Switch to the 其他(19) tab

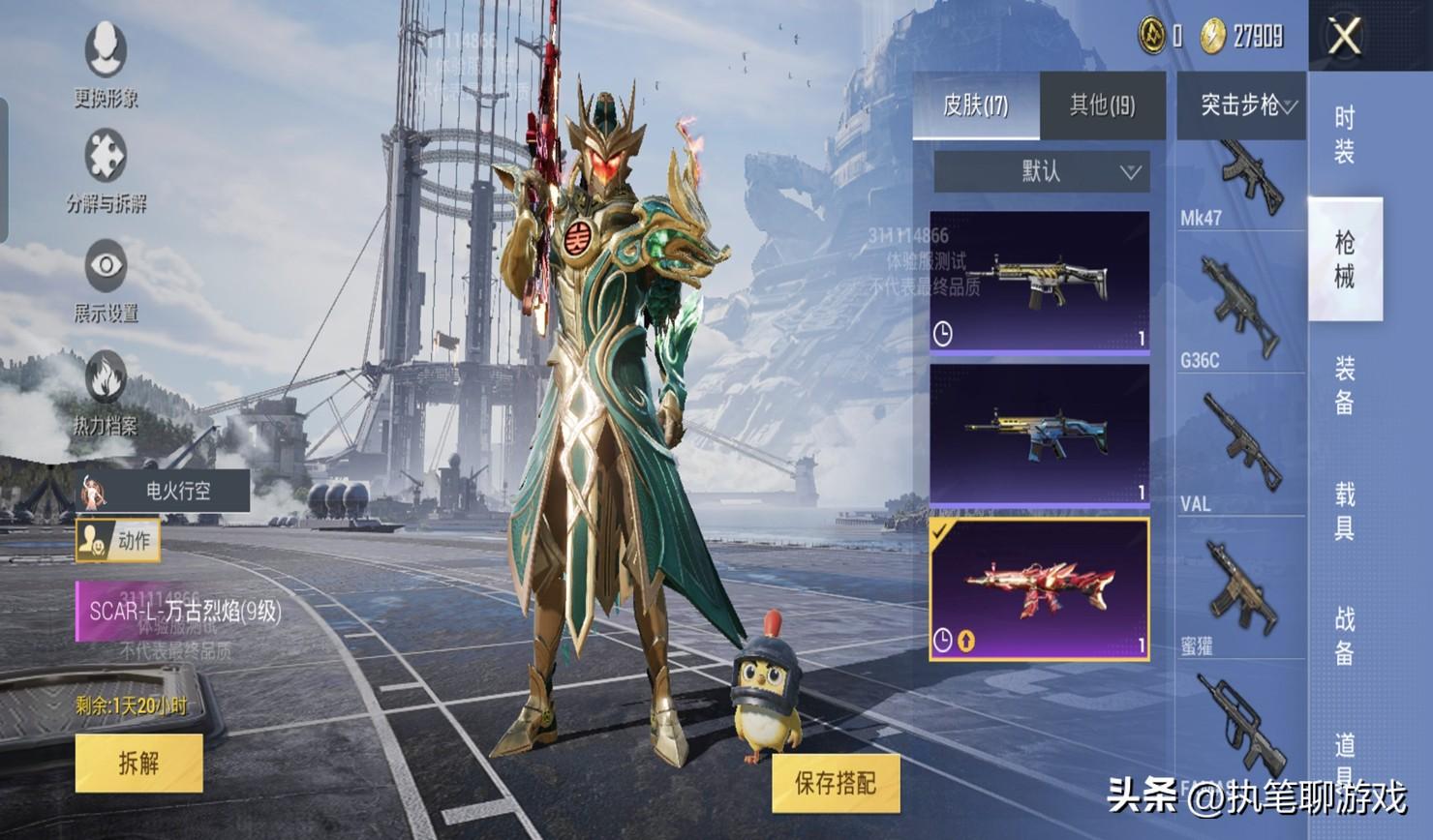[1102, 105]
